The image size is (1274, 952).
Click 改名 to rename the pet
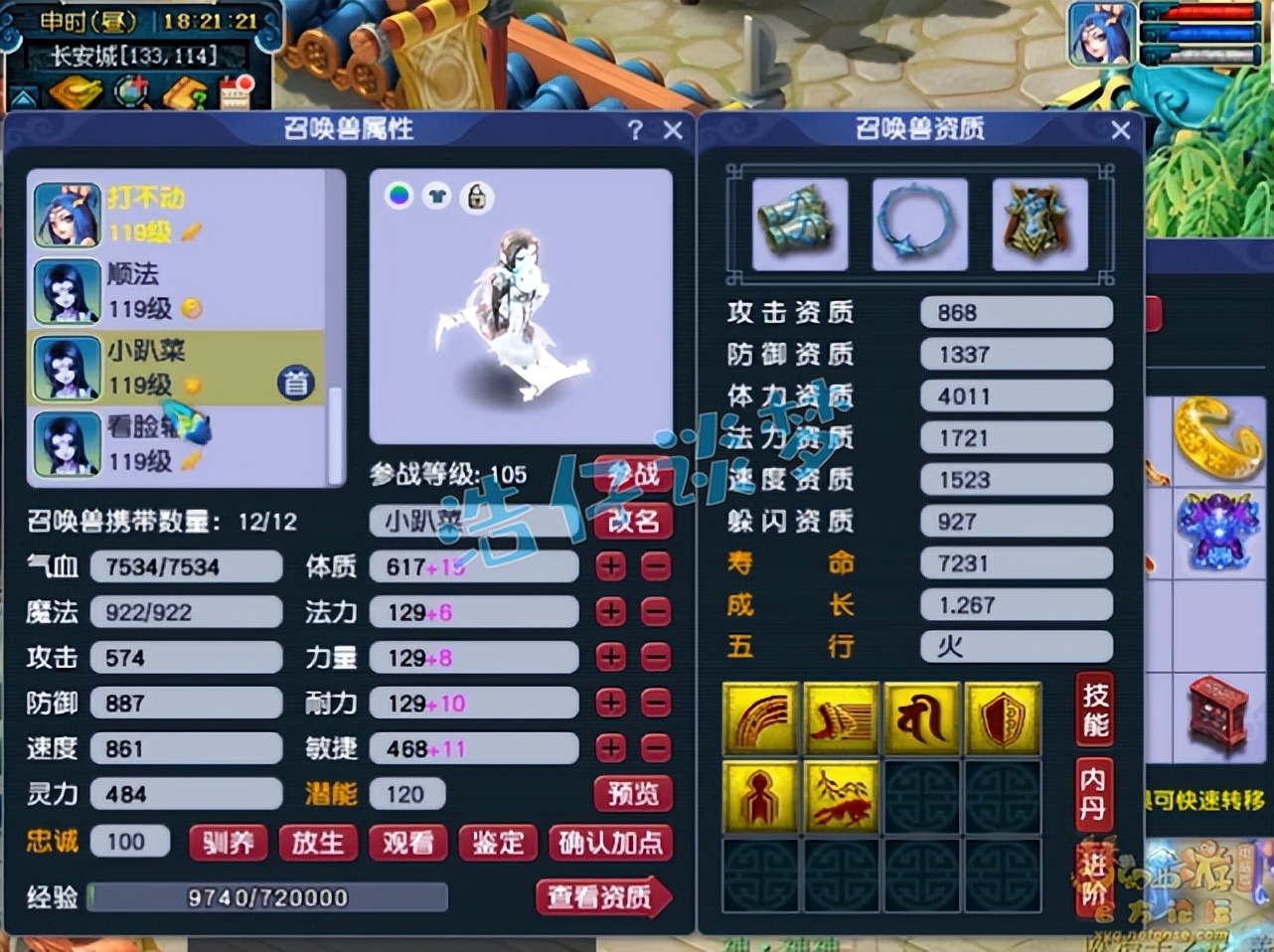point(633,521)
